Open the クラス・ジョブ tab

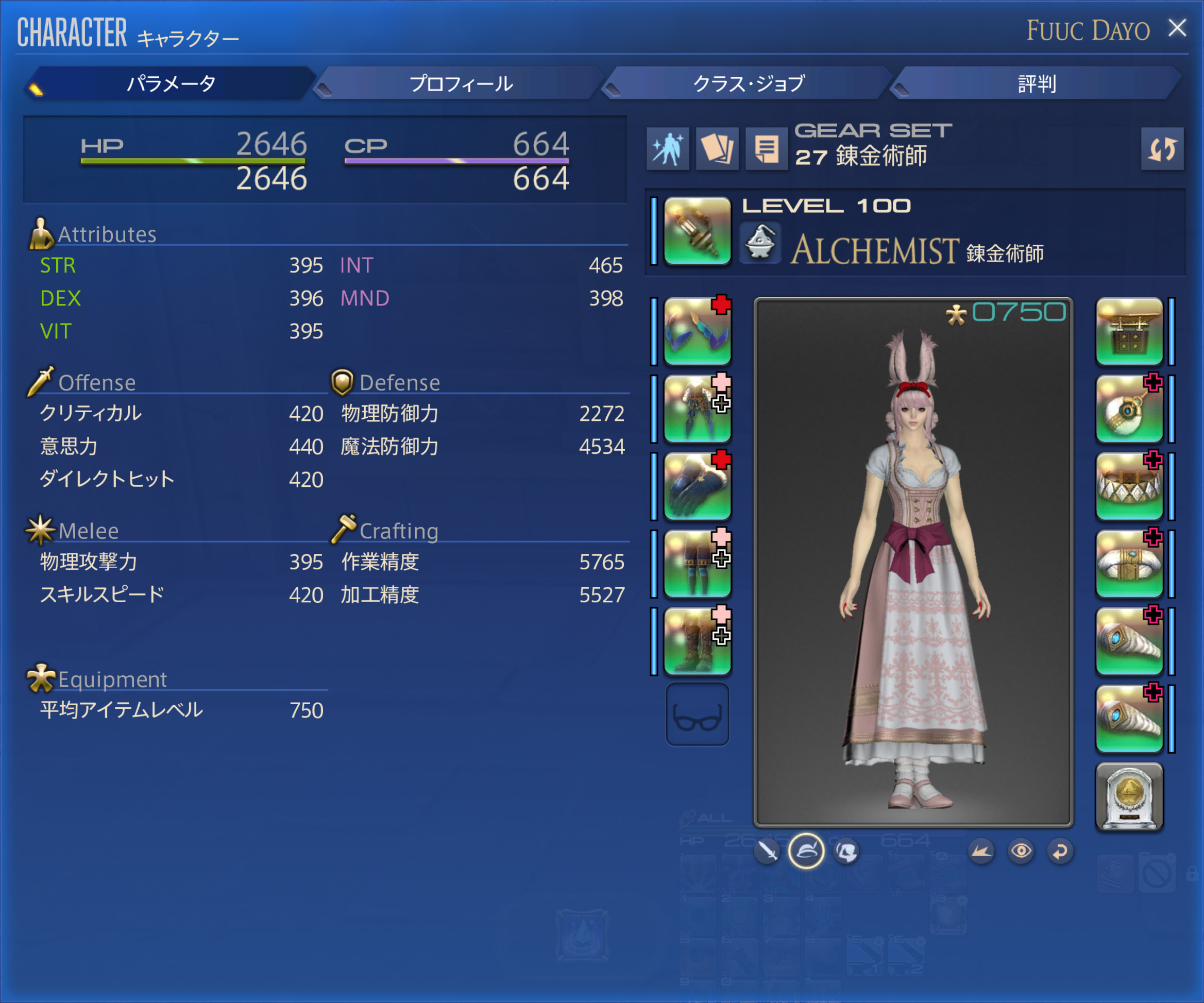[749, 83]
